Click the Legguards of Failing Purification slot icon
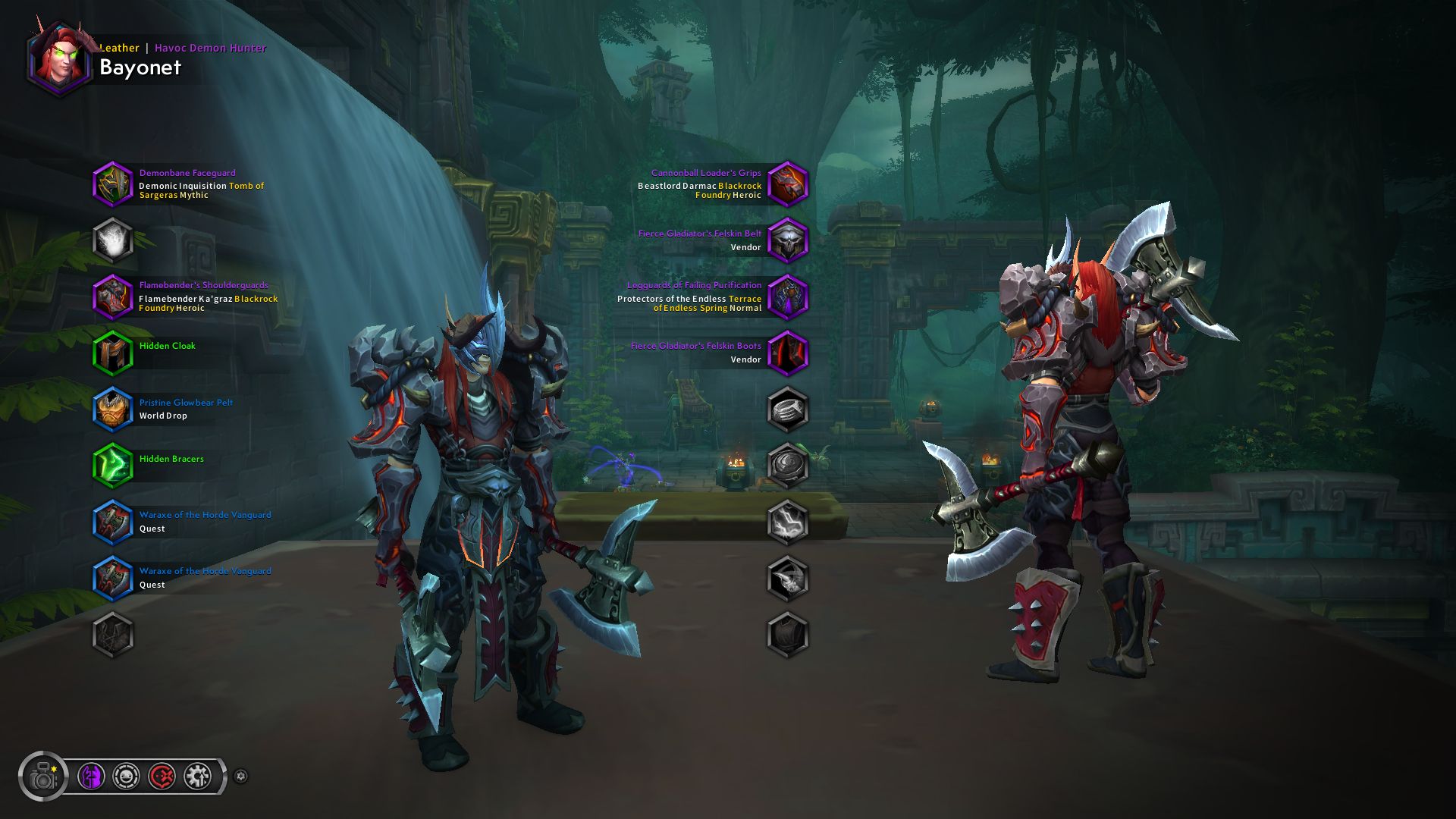The height and width of the screenshot is (819, 1456). (789, 296)
